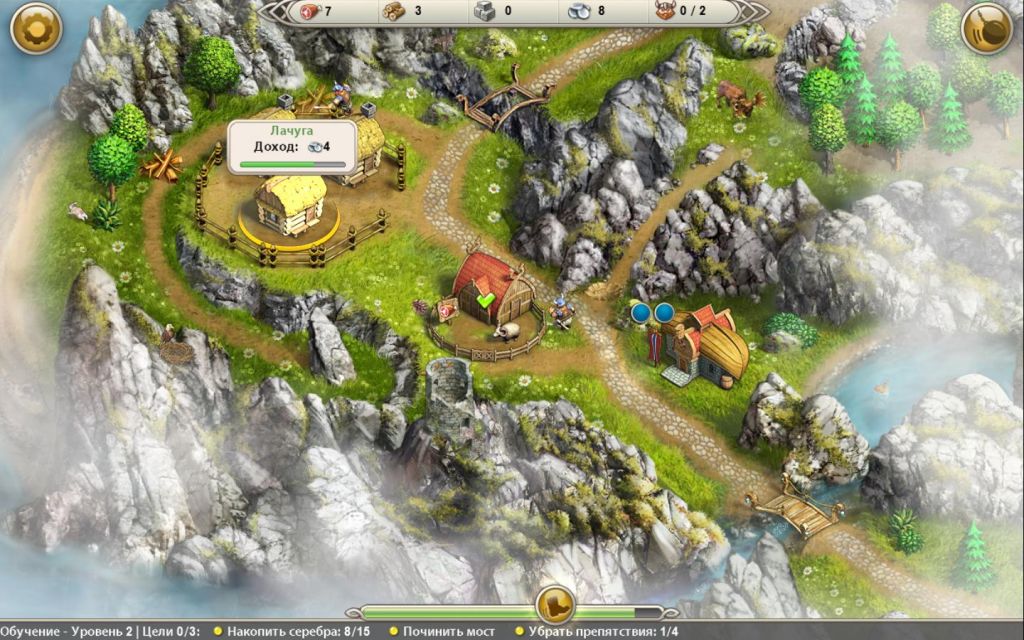The width and height of the screenshot is (1024, 640).
Task: Select the Лачуга hut with yellow ring
Action: (289, 204)
